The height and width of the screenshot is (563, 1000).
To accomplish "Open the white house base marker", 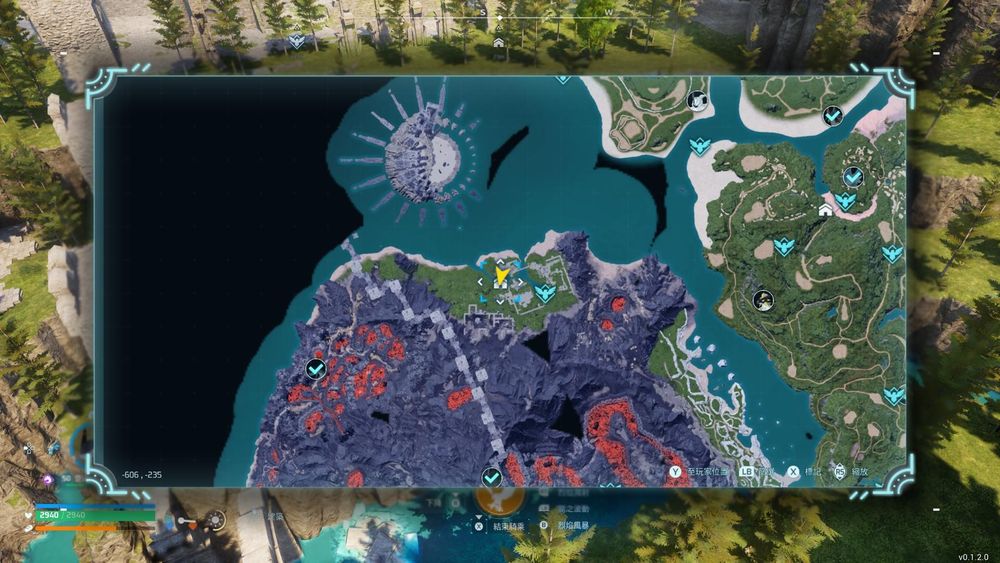I will click(825, 211).
